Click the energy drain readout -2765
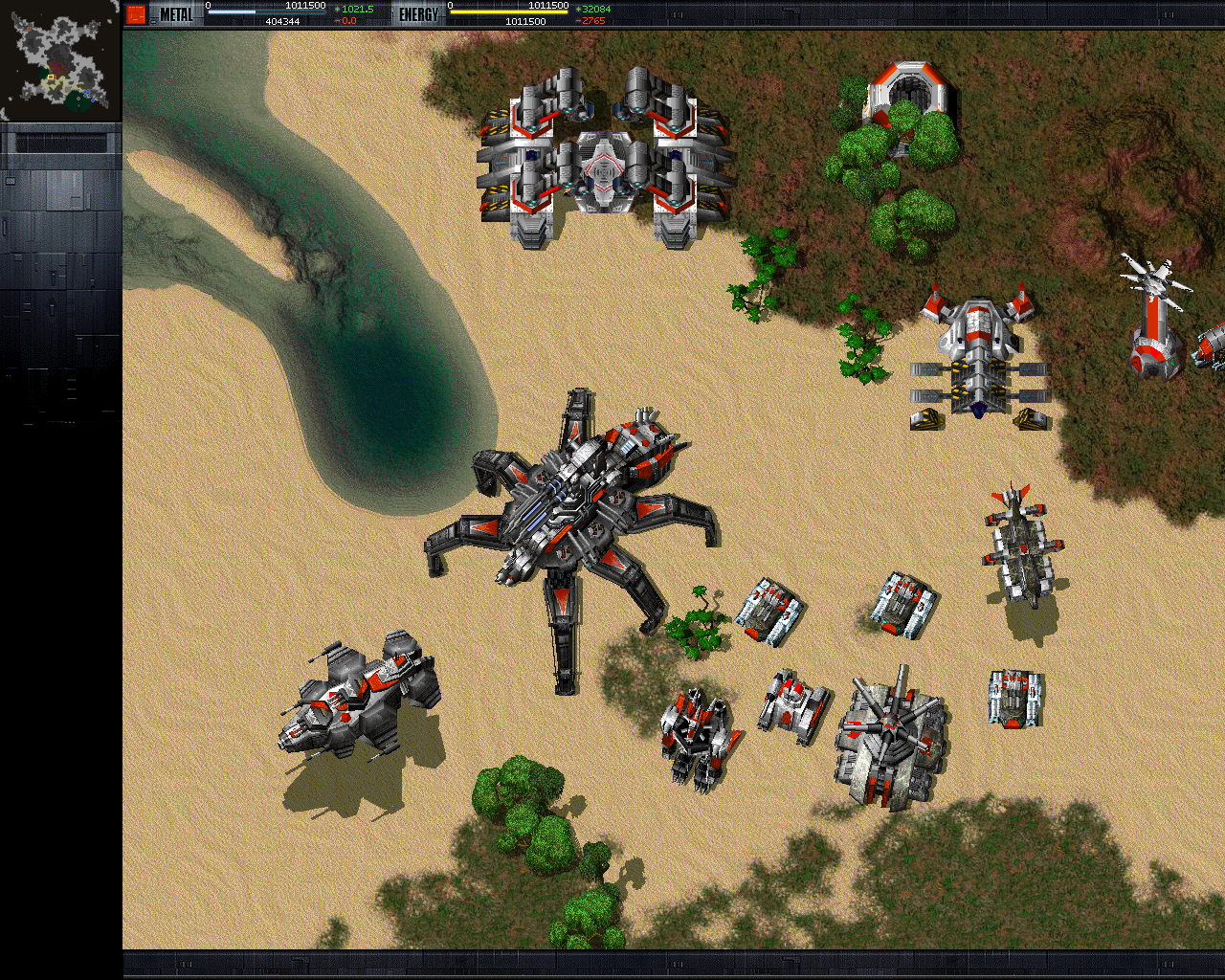 pyautogui.click(x=590, y=20)
